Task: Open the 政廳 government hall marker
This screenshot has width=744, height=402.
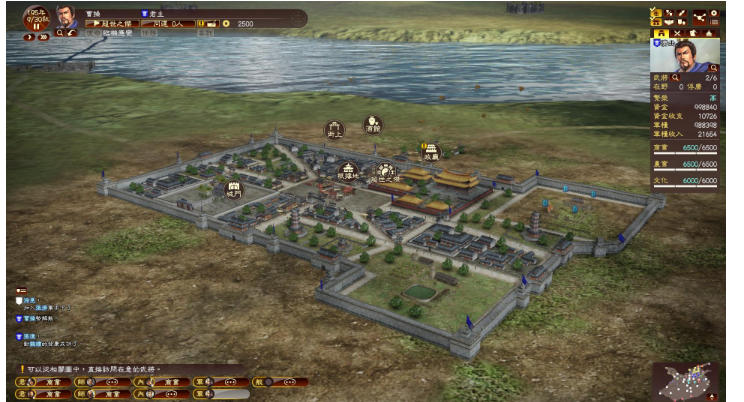Action: (431, 153)
